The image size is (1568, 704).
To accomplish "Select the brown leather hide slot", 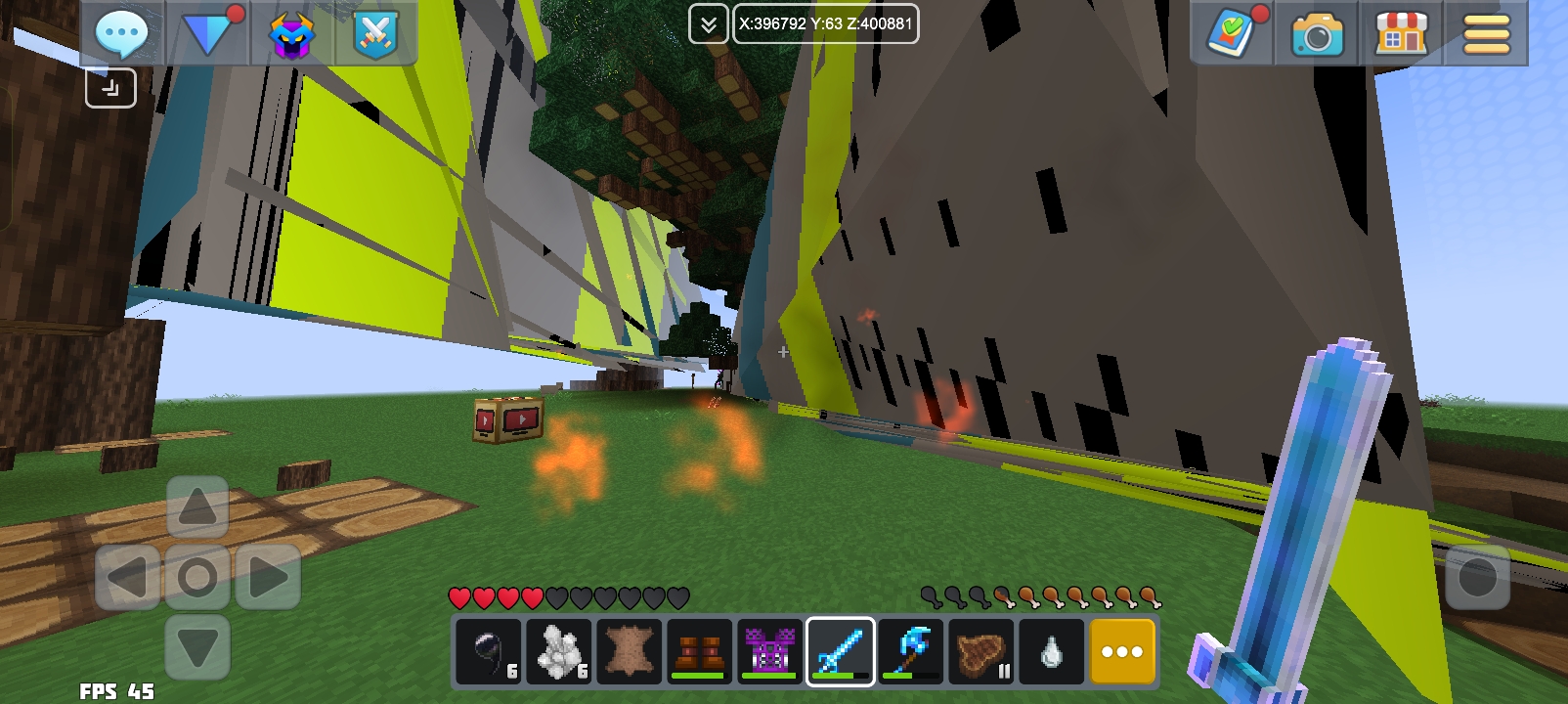I will (630, 651).
